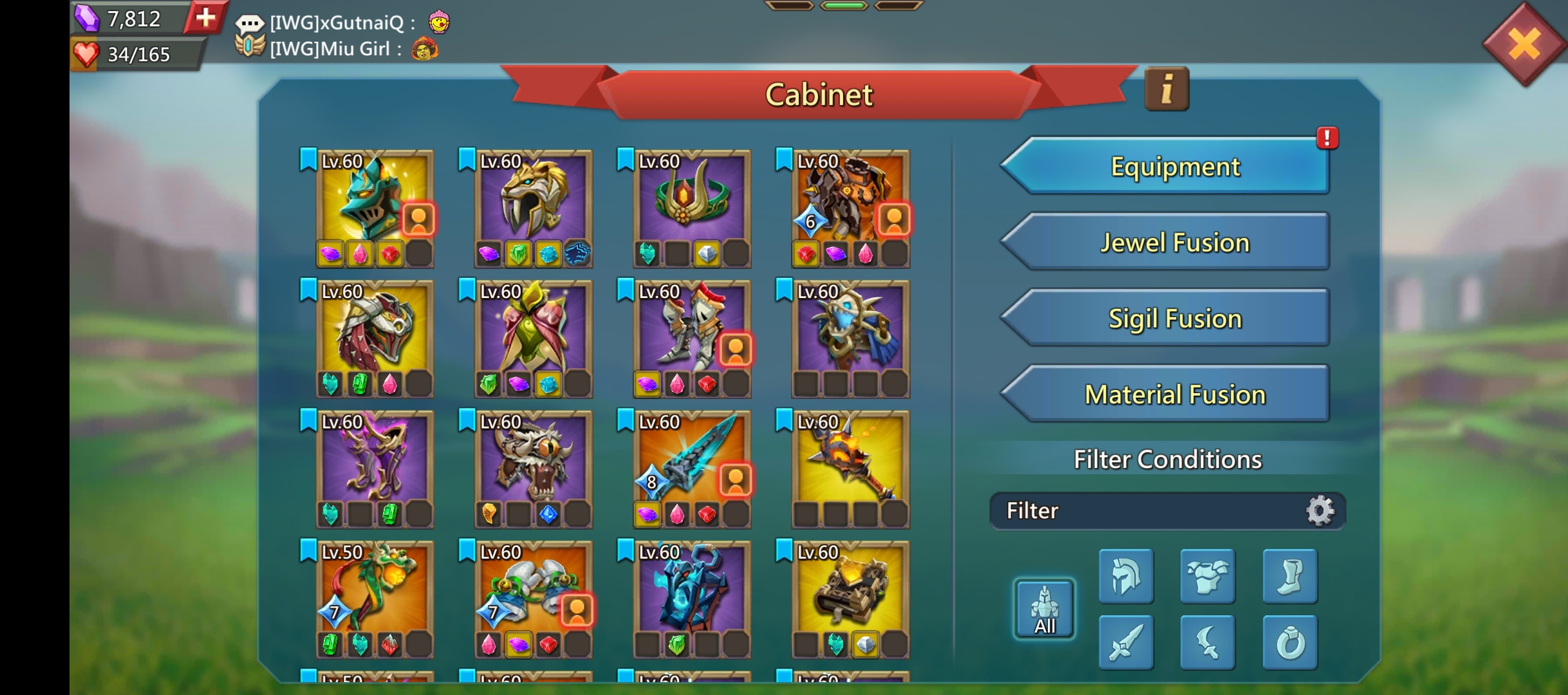Filter by sword main-hand weapons

click(1126, 642)
